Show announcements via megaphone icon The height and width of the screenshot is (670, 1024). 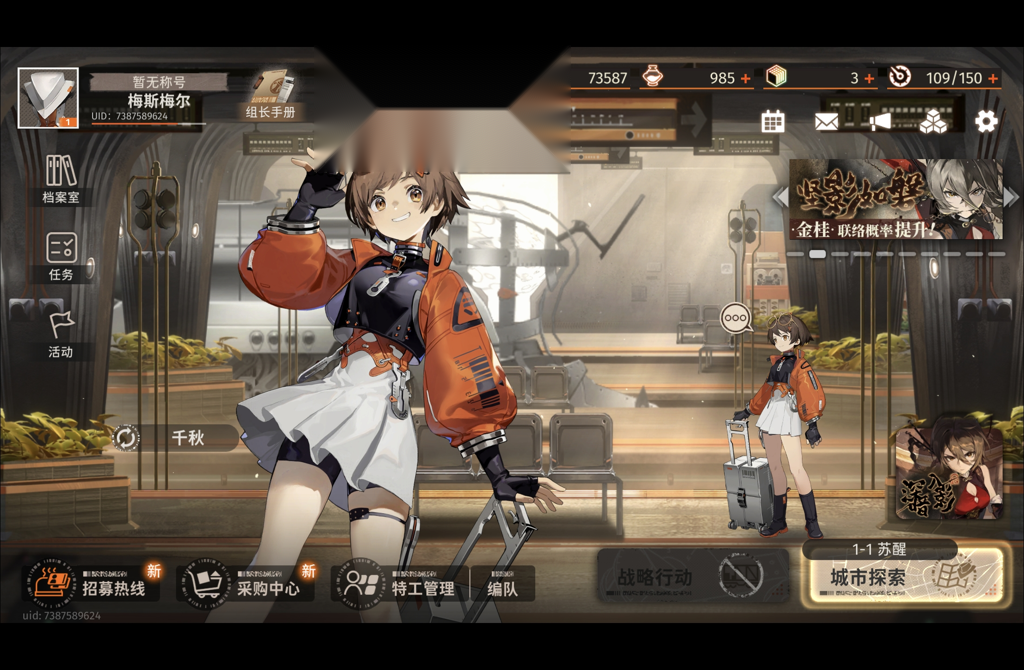[880, 122]
